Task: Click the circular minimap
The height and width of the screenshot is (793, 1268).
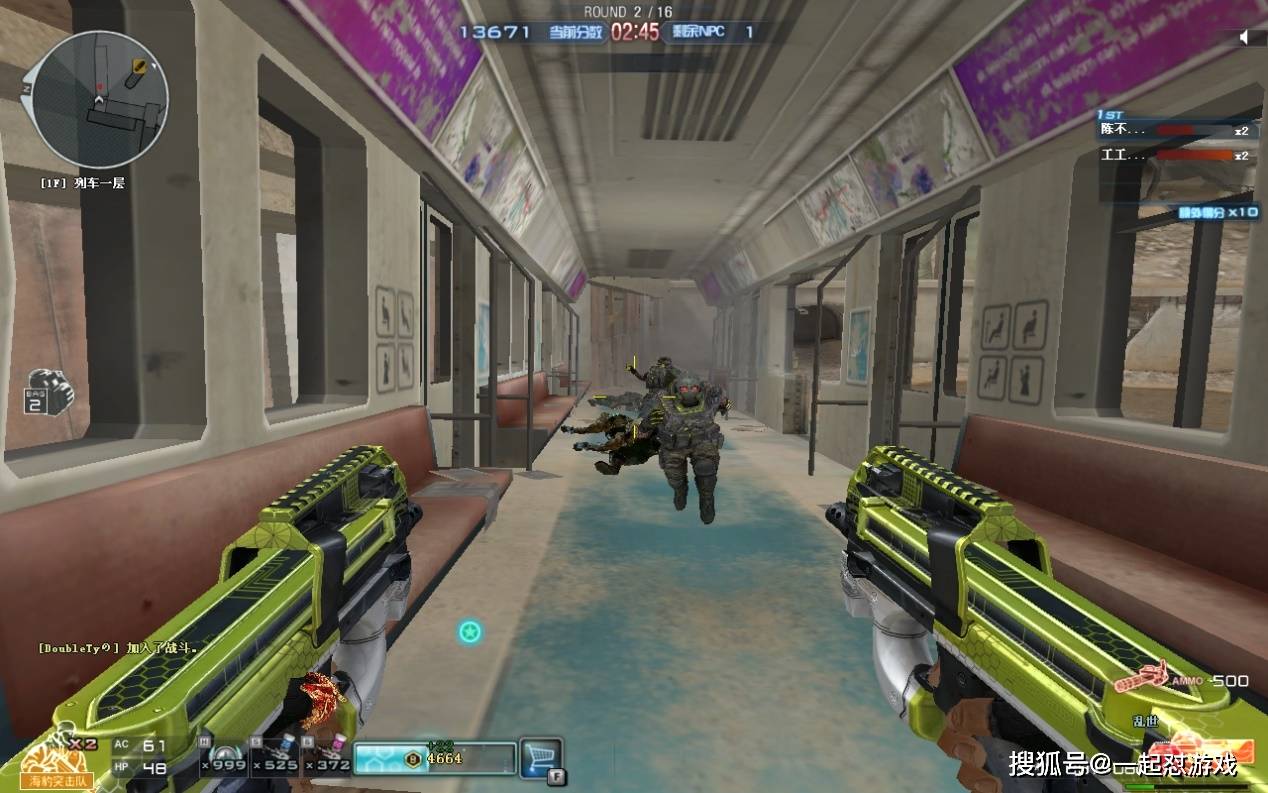Action: coord(99,100)
